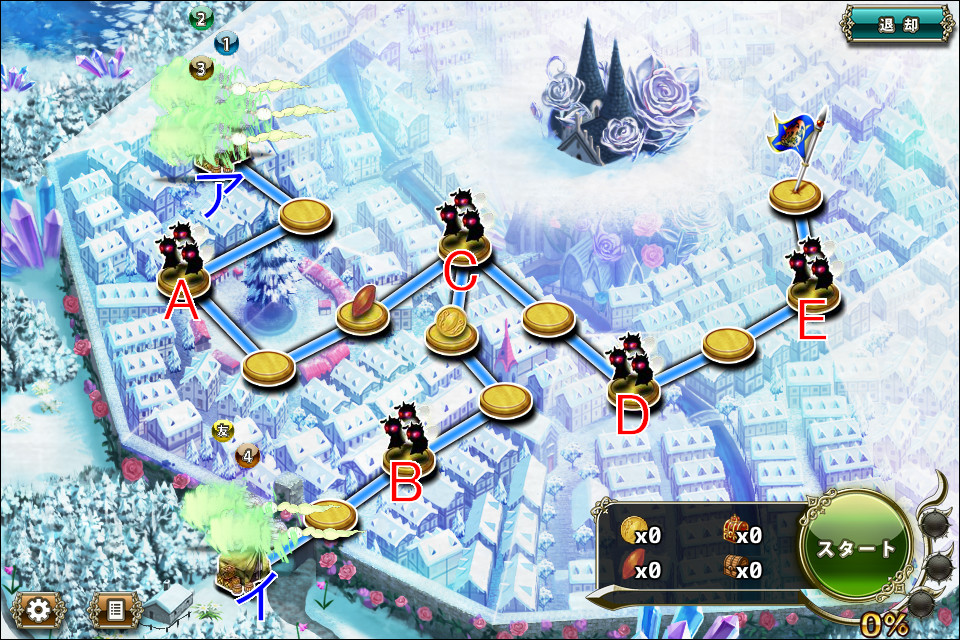
Task: Select the brown seed item node
Action: tap(362, 308)
